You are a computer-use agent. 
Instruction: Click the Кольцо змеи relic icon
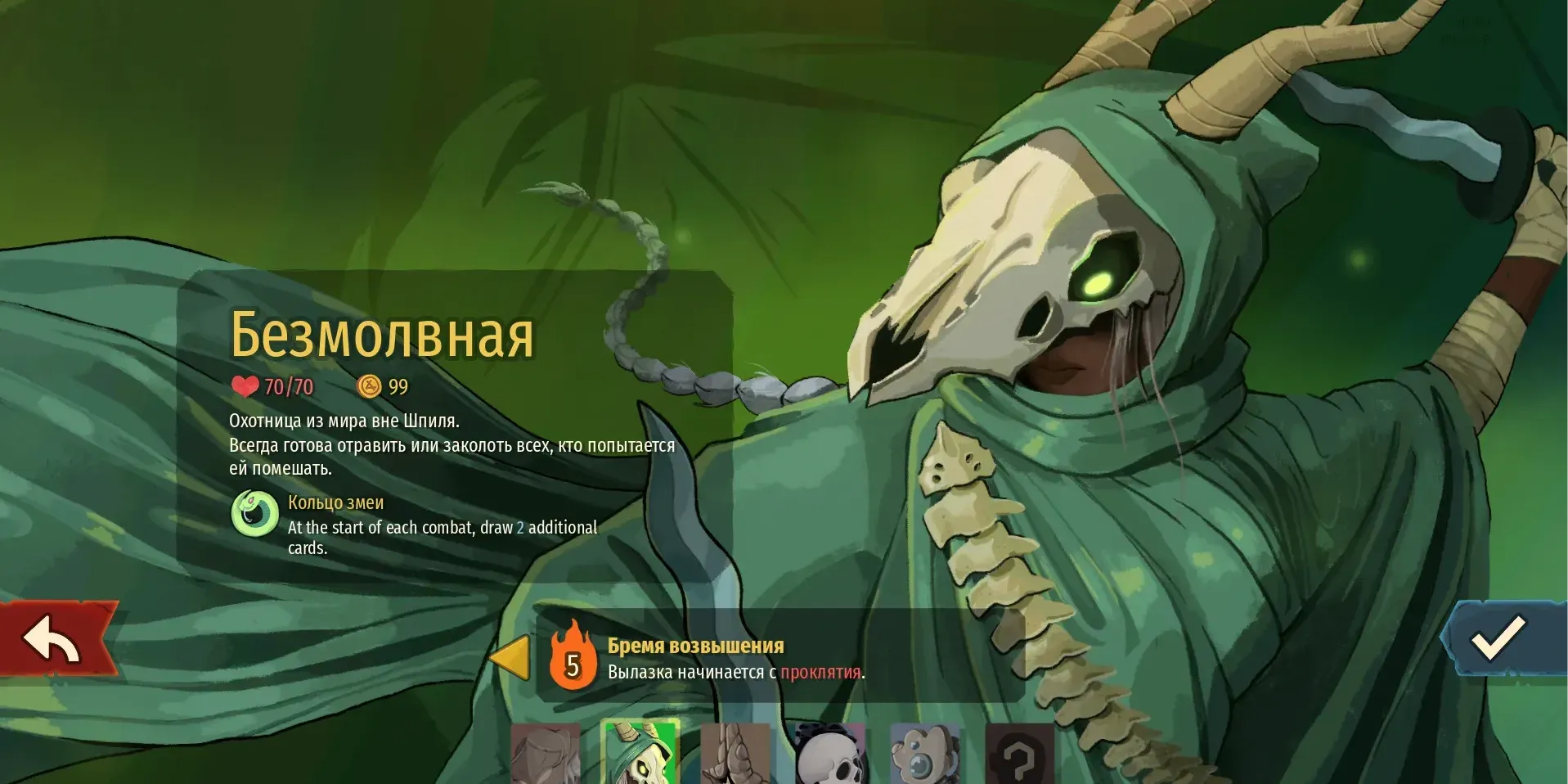pyautogui.click(x=255, y=513)
